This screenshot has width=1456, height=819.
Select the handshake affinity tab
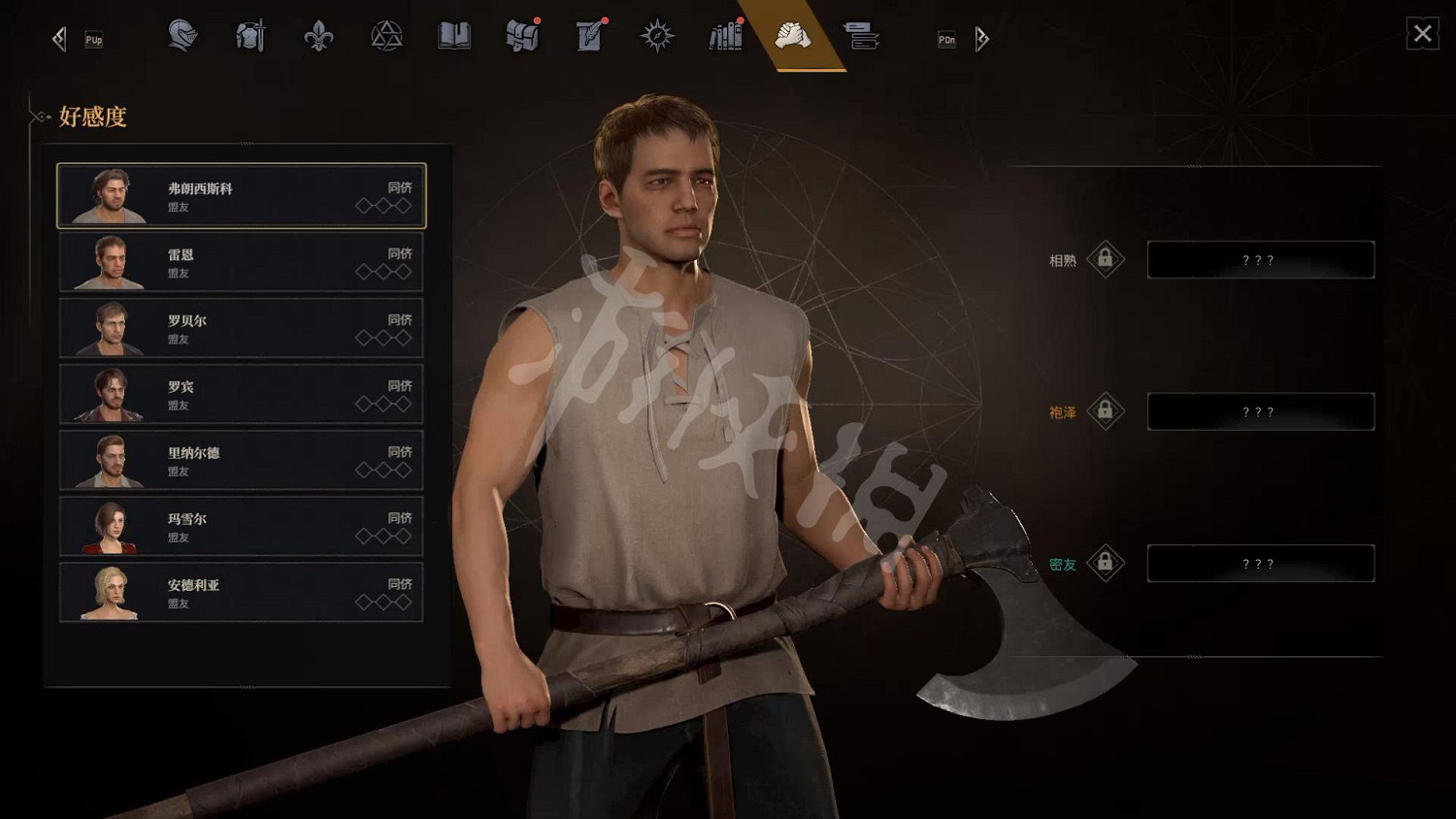[x=793, y=37]
